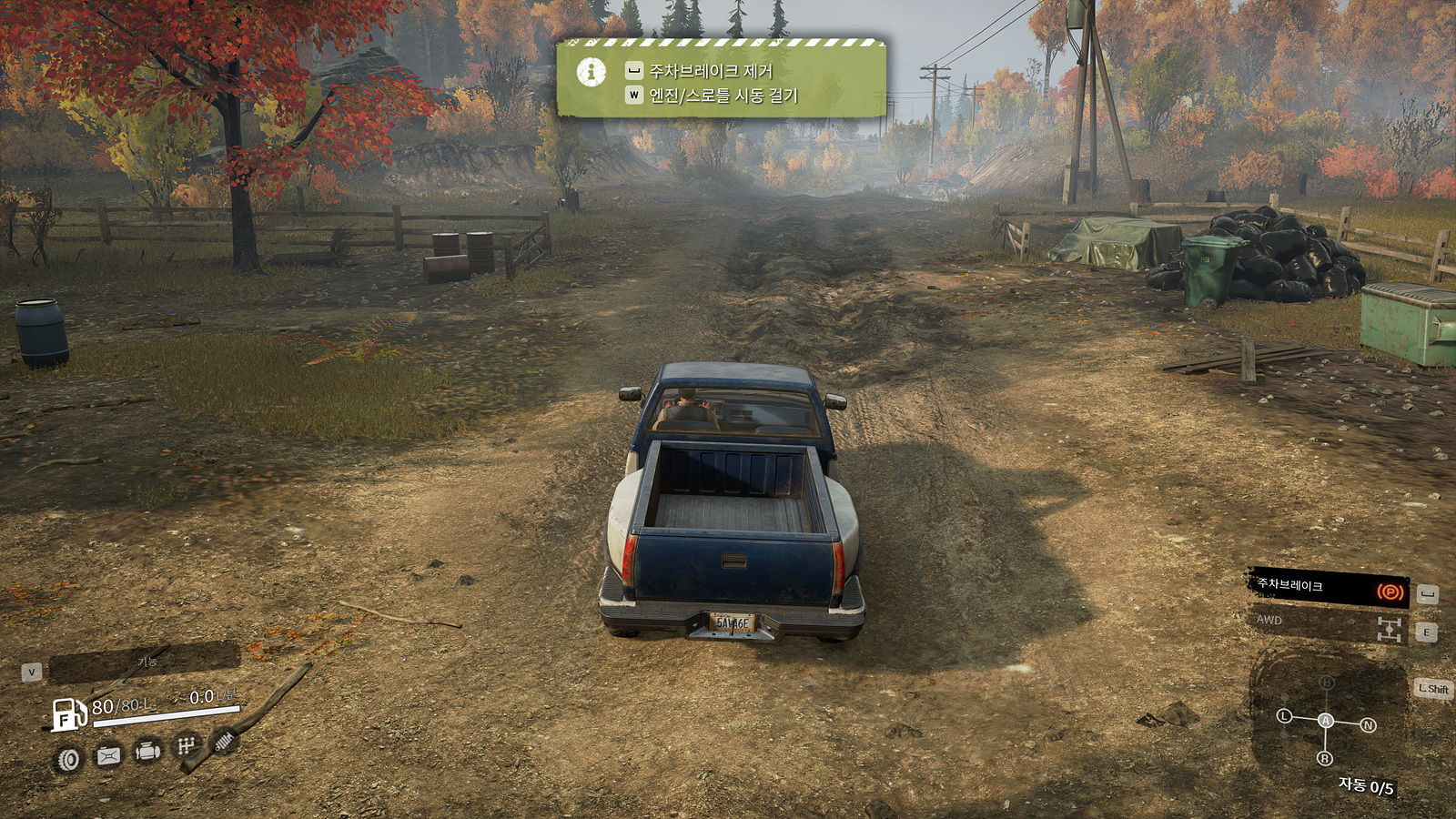Click the suspension spring status icon
1456x819 pixels.
click(x=224, y=743)
